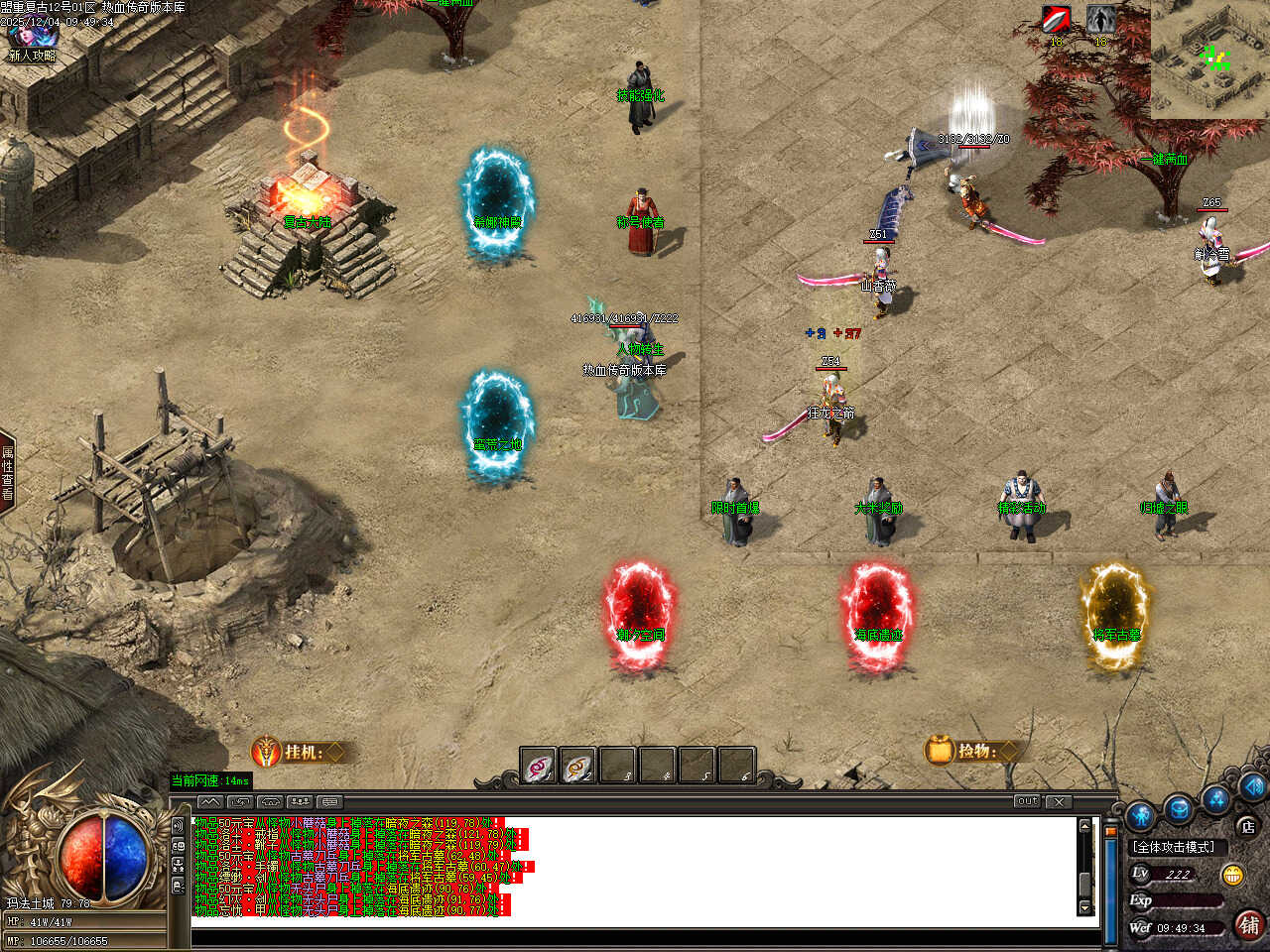This screenshot has height=952, width=1270.
Task: Use the item in hotbar slot 1
Action: pos(539,766)
